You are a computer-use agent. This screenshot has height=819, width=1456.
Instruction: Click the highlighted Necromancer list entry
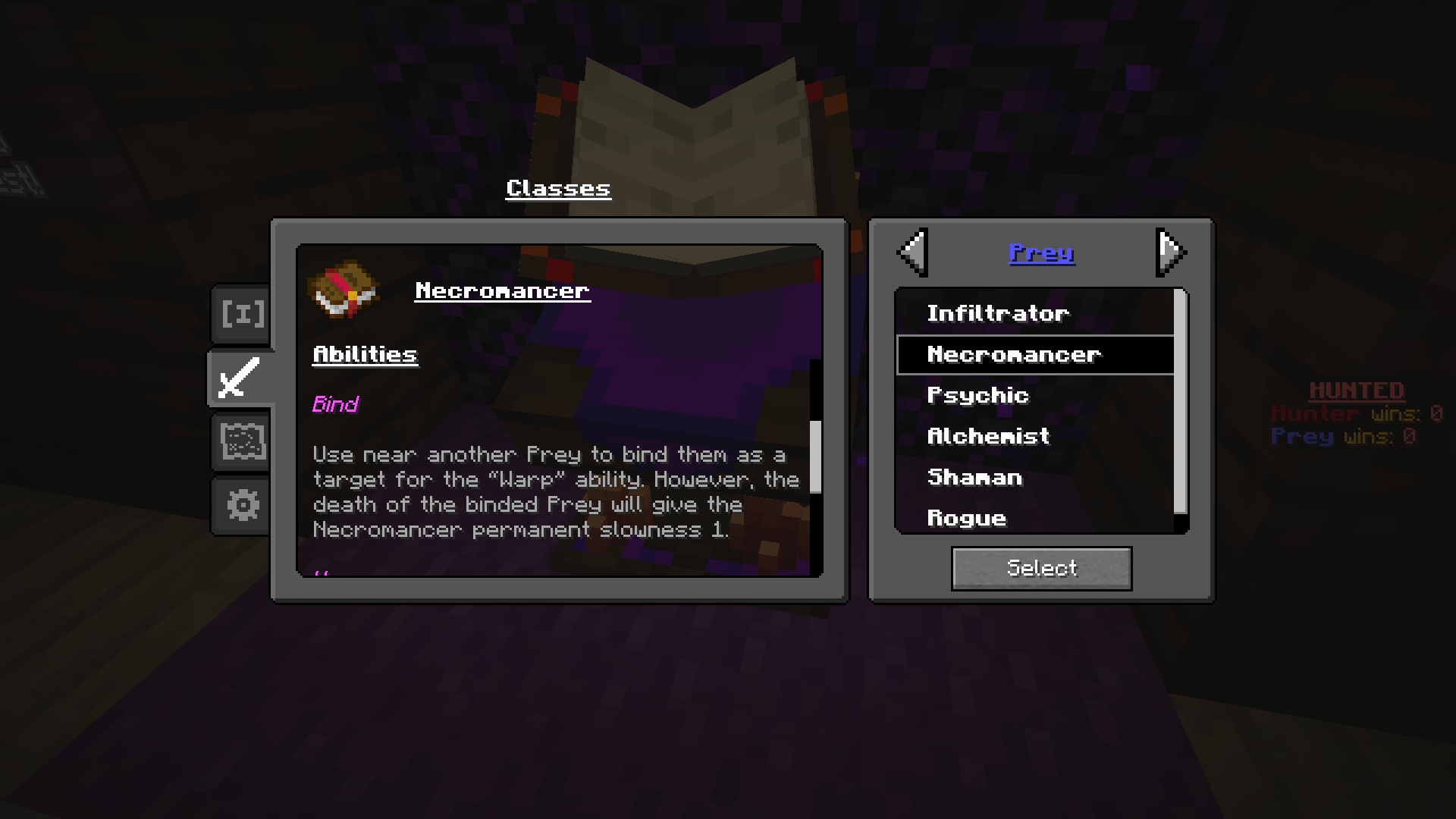pos(1015,353)
